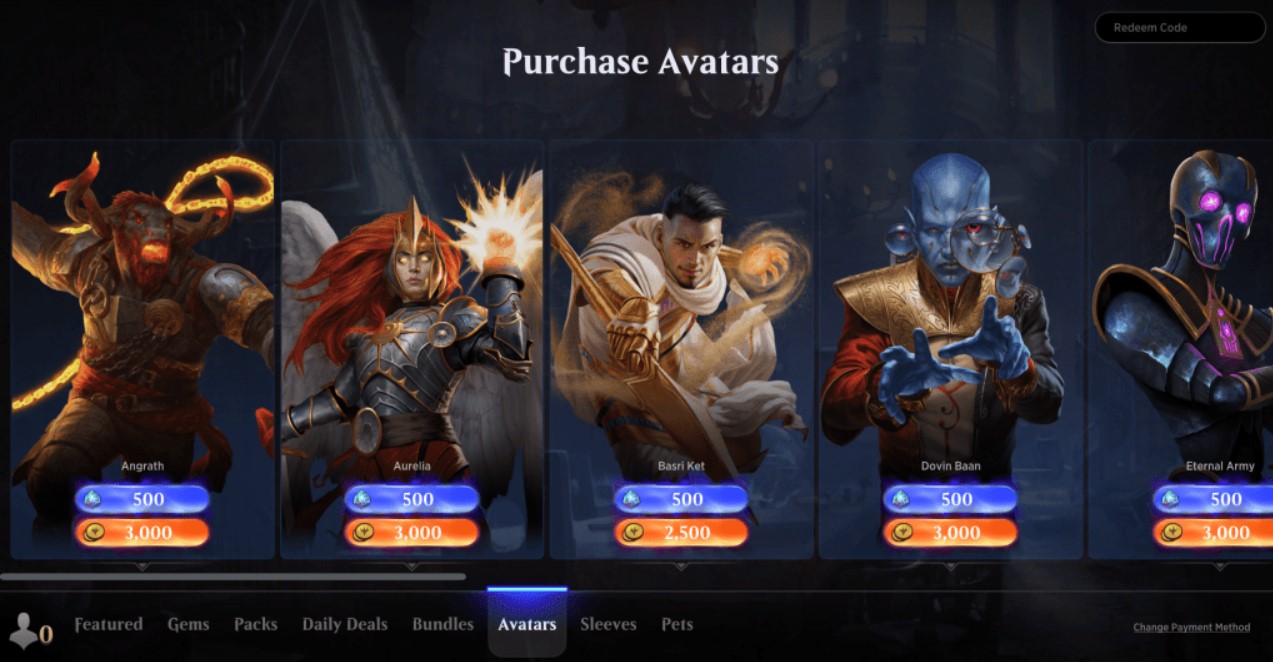Click the Change Payment Method link
This screenshot has width=1273, height=662.
pos(1191,628)
